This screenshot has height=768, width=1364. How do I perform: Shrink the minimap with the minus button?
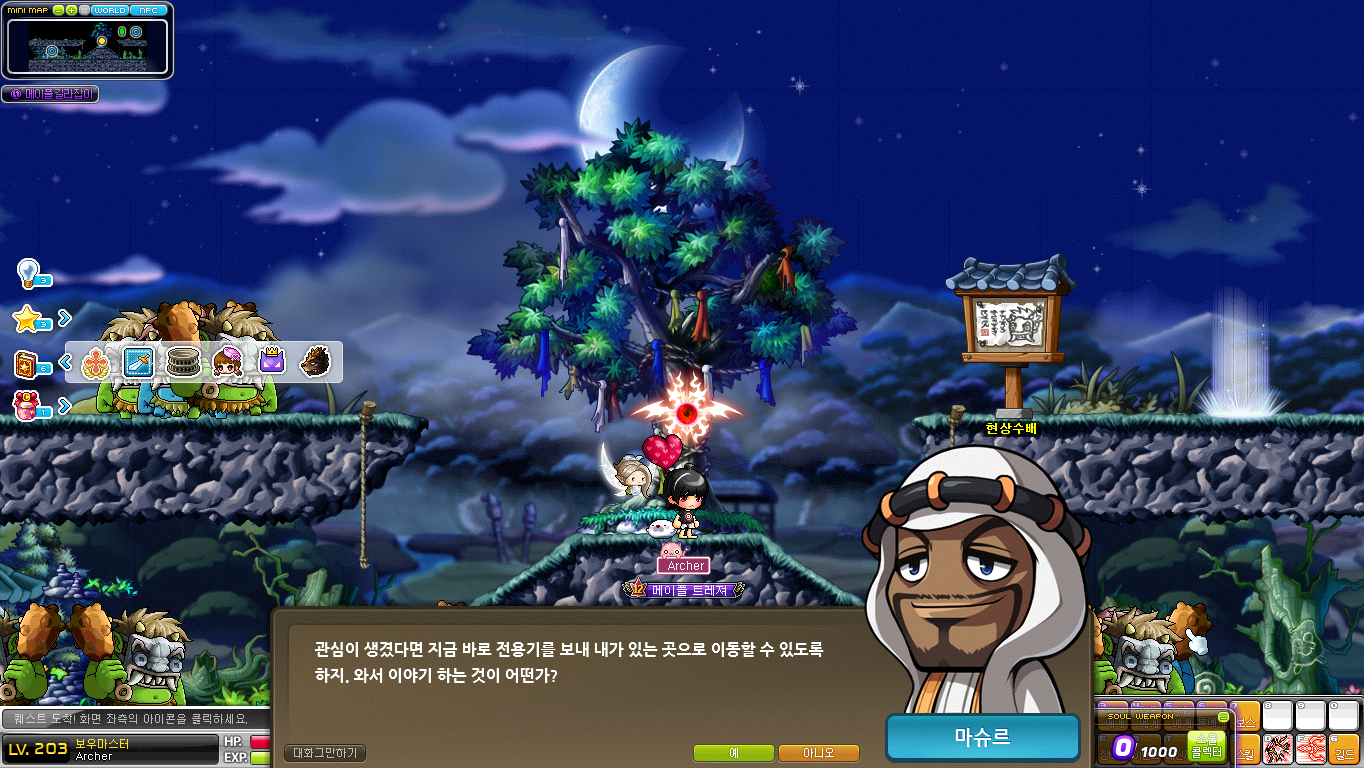coord(59,10)
